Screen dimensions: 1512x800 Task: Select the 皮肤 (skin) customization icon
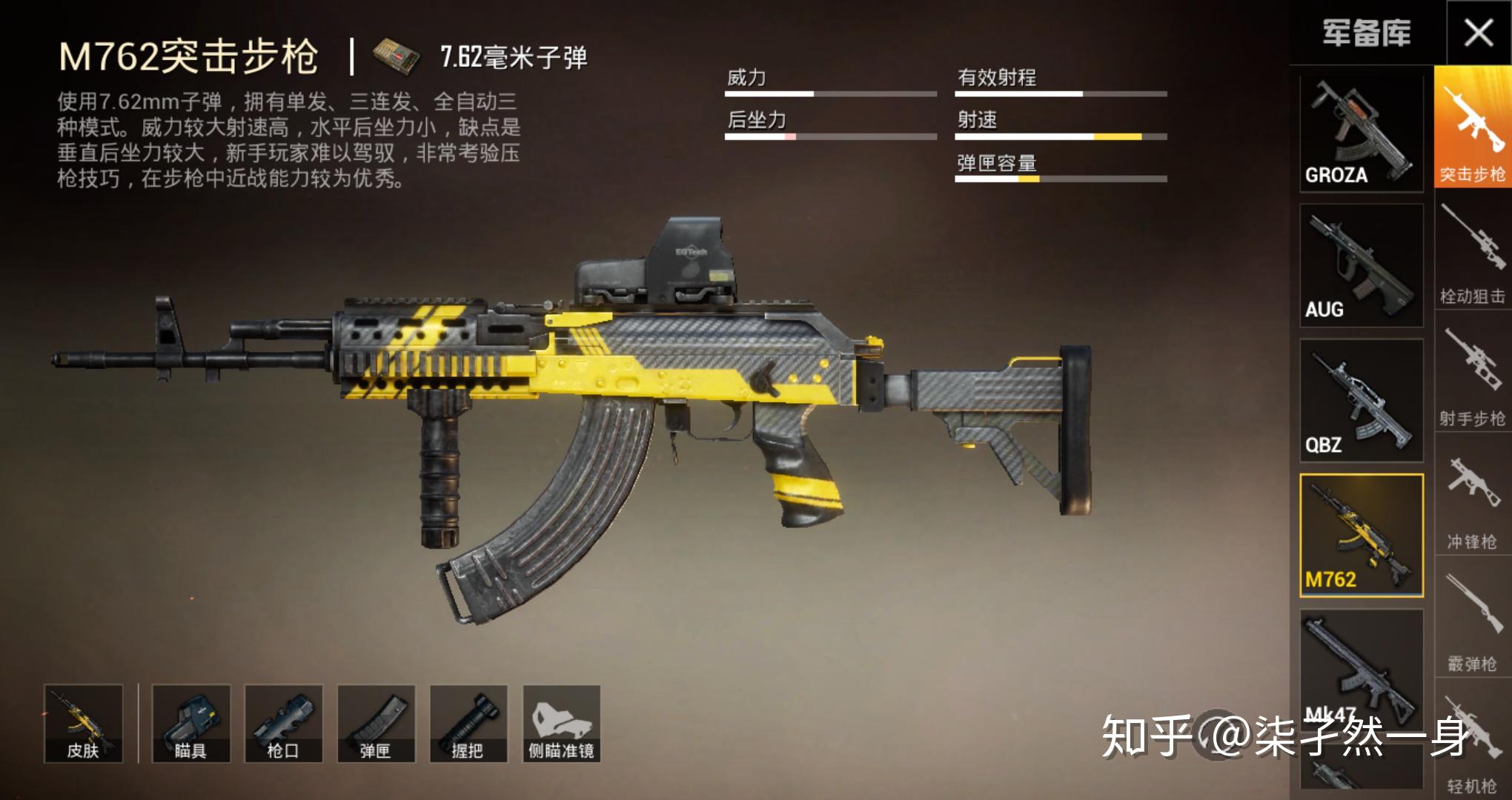[82, 722]
